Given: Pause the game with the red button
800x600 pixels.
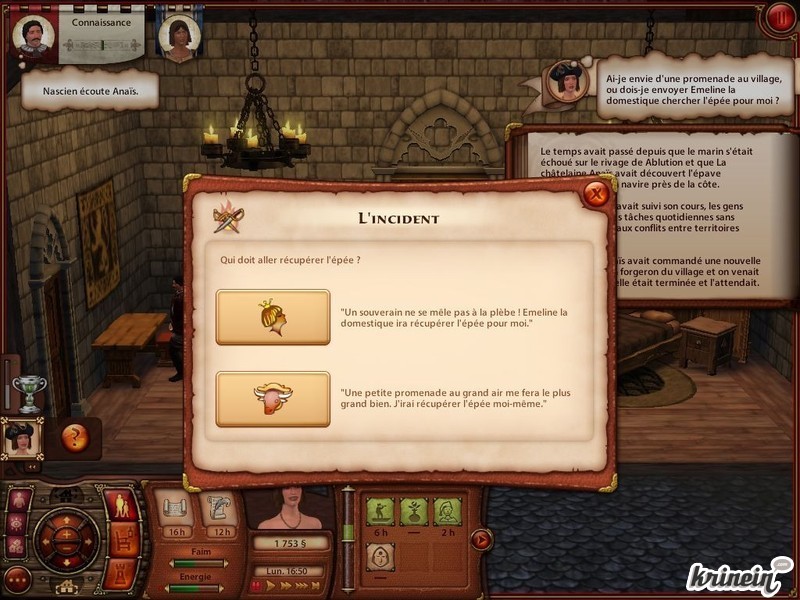Looking at the screenshot, I should pyautogui.click(x=778, y=18).
